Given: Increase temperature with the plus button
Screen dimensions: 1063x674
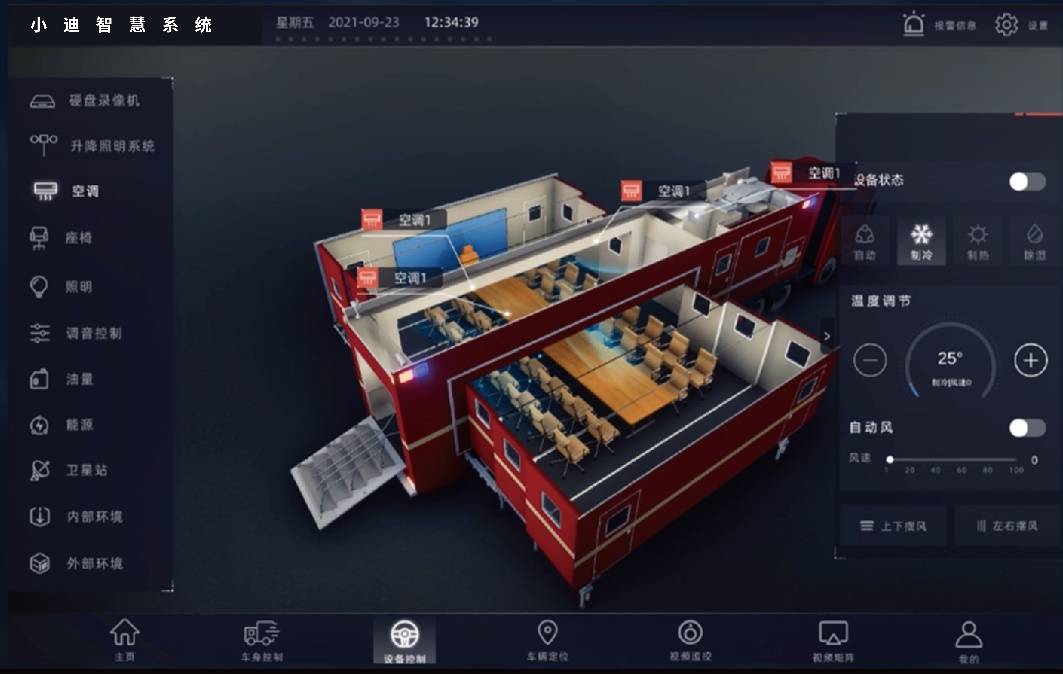Looking at the screenshot, I should 1030,360.
